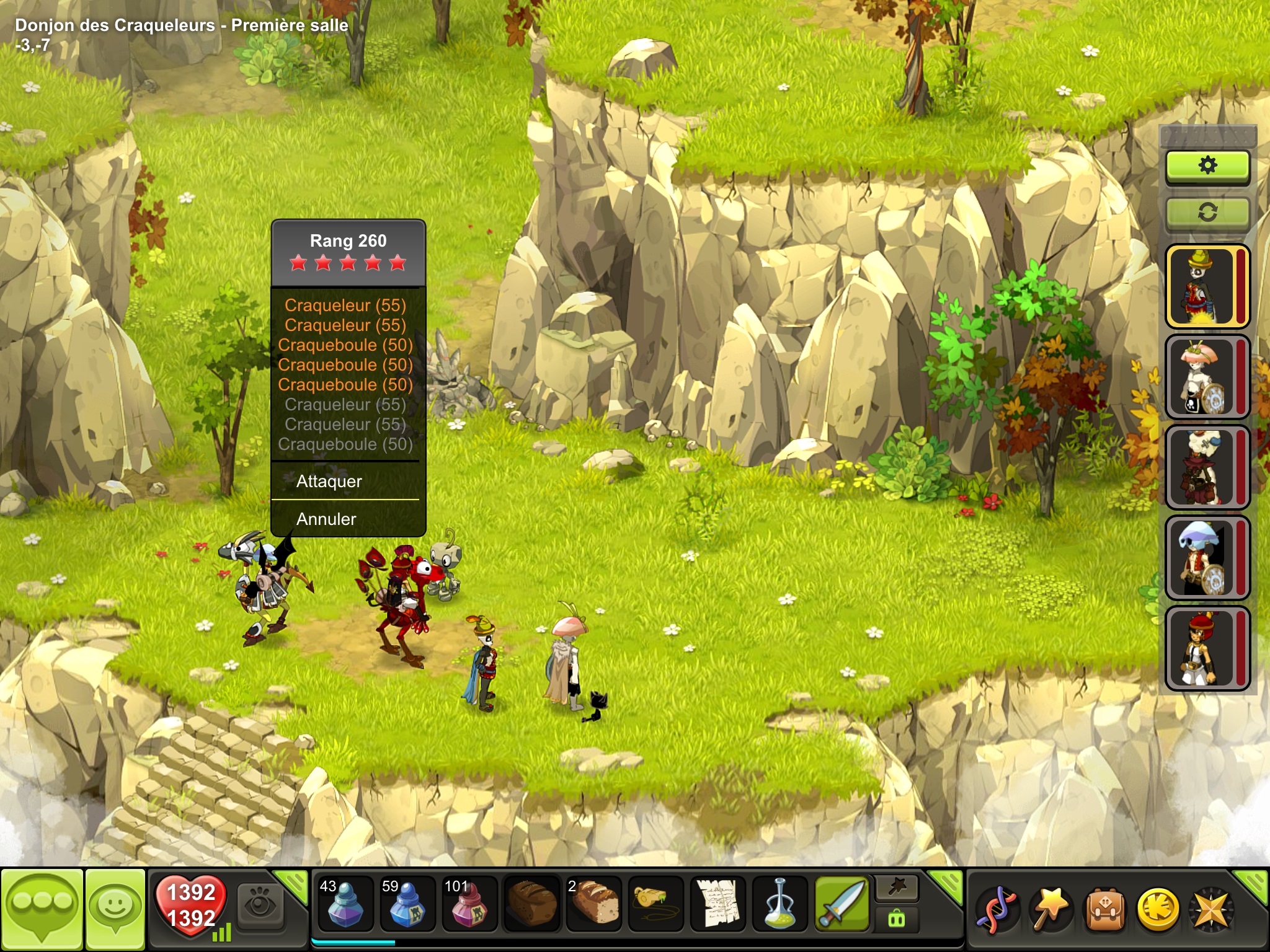This screenshot has height=952, width=1270.
Task: Use the purple potion with 43 count
Action: pos(345,905)
